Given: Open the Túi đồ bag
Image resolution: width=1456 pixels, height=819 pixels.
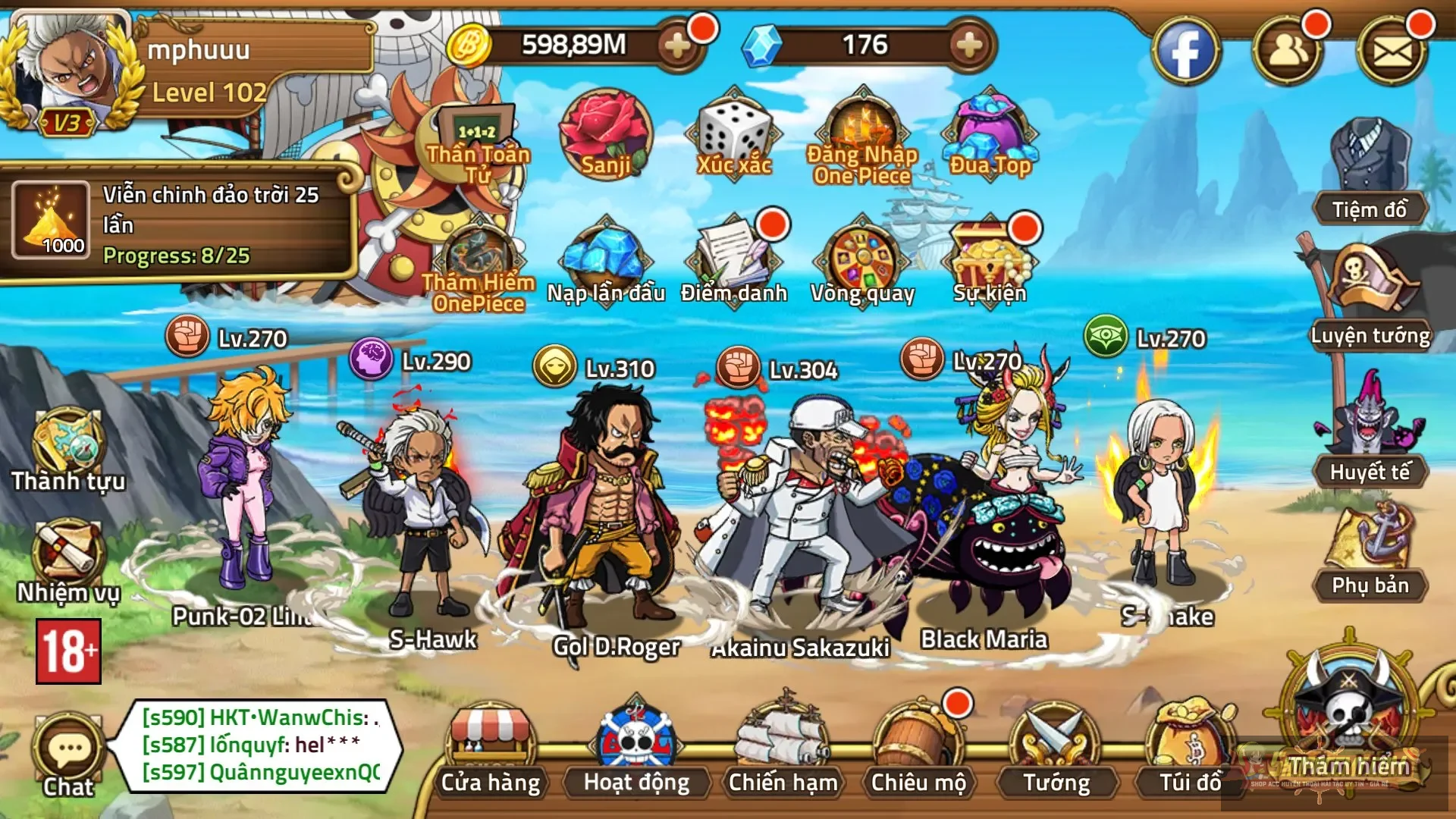Looking at the screenshot, I should 1190,747.
